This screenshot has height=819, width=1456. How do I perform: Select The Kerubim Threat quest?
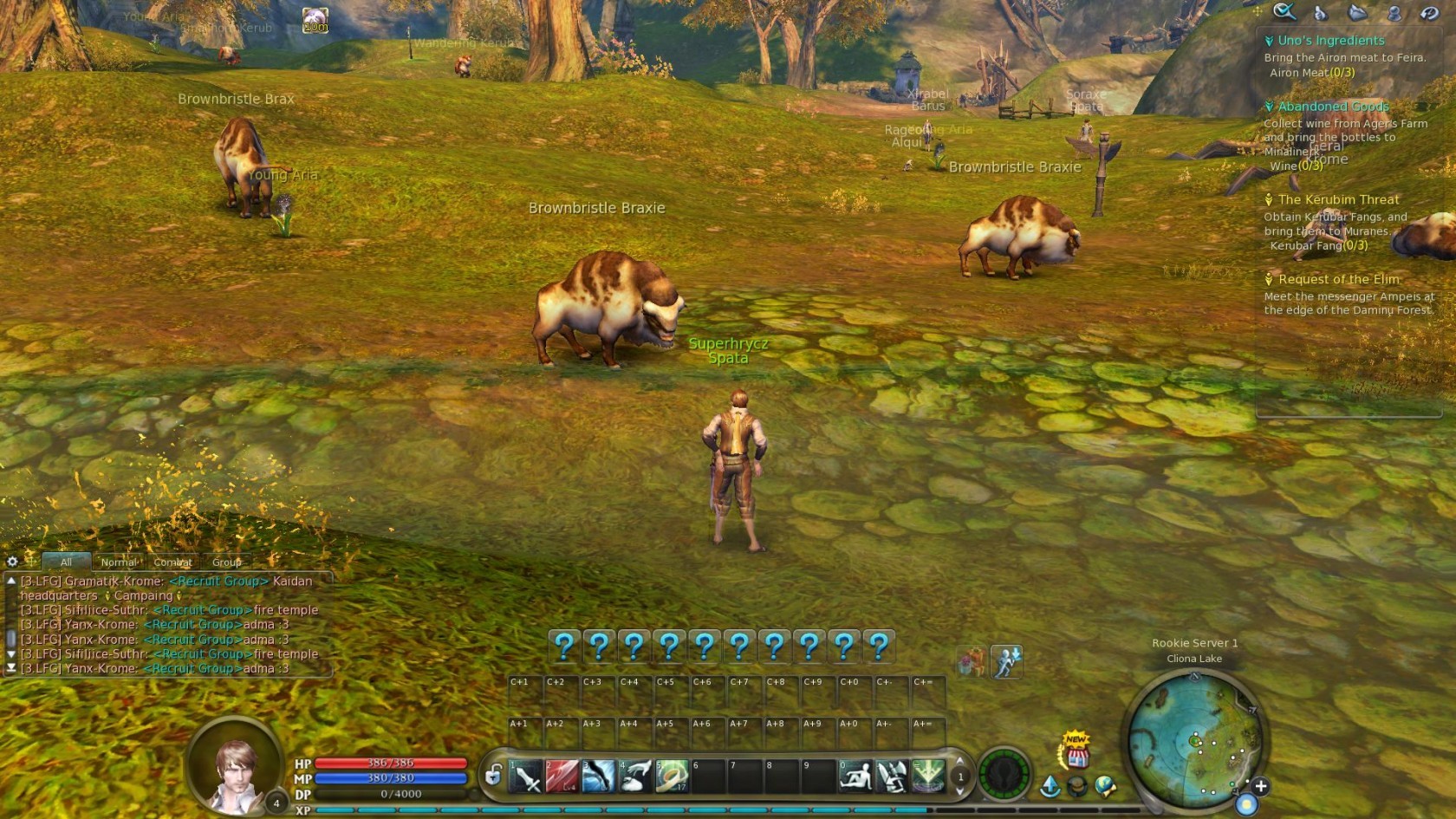tap(1338, 199)
